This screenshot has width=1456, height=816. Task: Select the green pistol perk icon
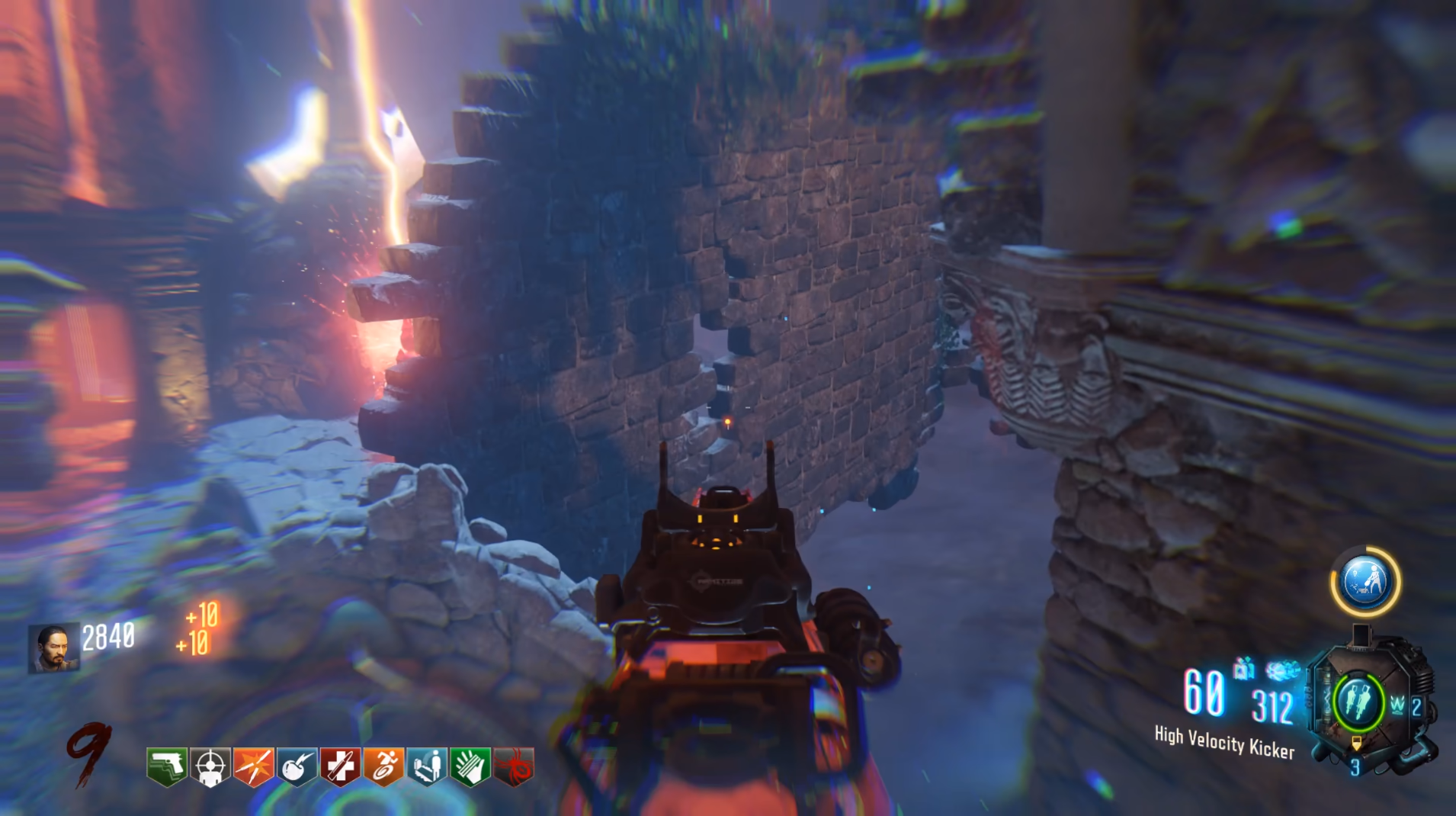167,766
